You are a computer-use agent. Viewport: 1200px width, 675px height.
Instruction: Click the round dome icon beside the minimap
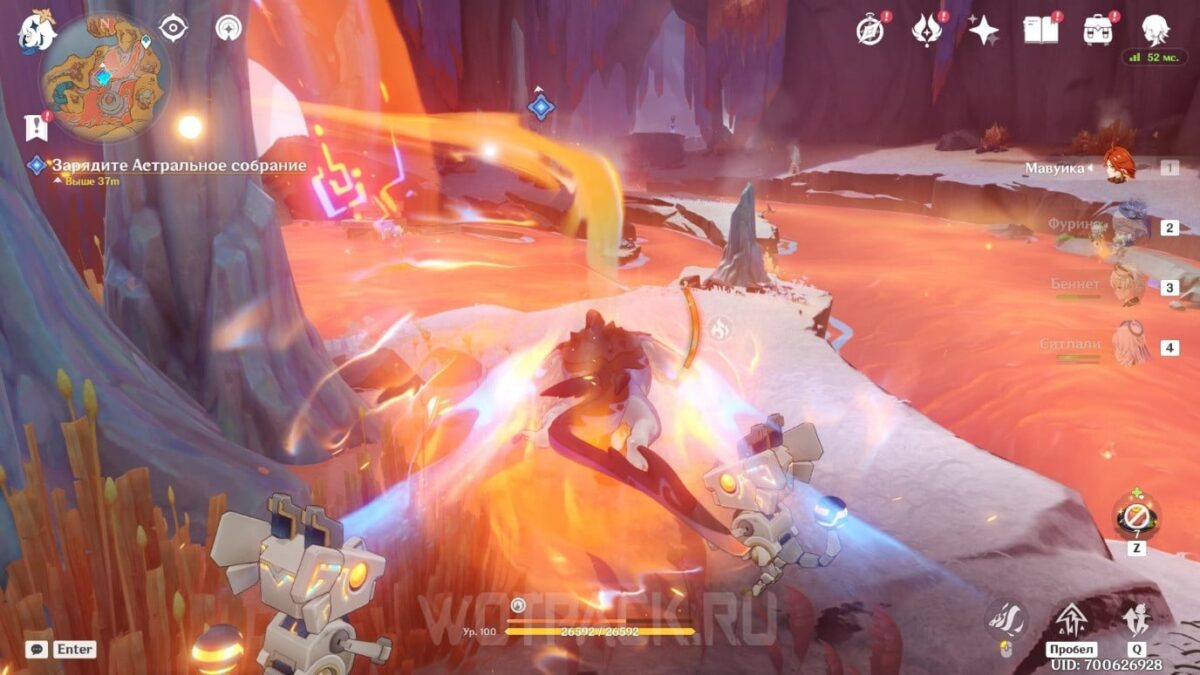tap(229, 28)
